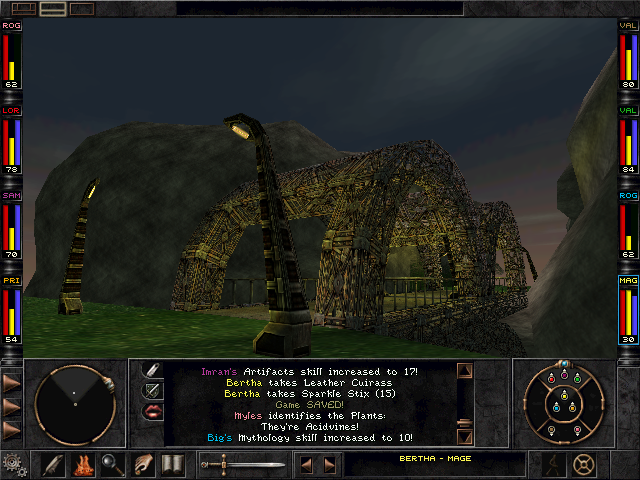The height and width of the screenshot is (480, 640).
Task: Click the red lips talk icon
Action: pos(153,411)
